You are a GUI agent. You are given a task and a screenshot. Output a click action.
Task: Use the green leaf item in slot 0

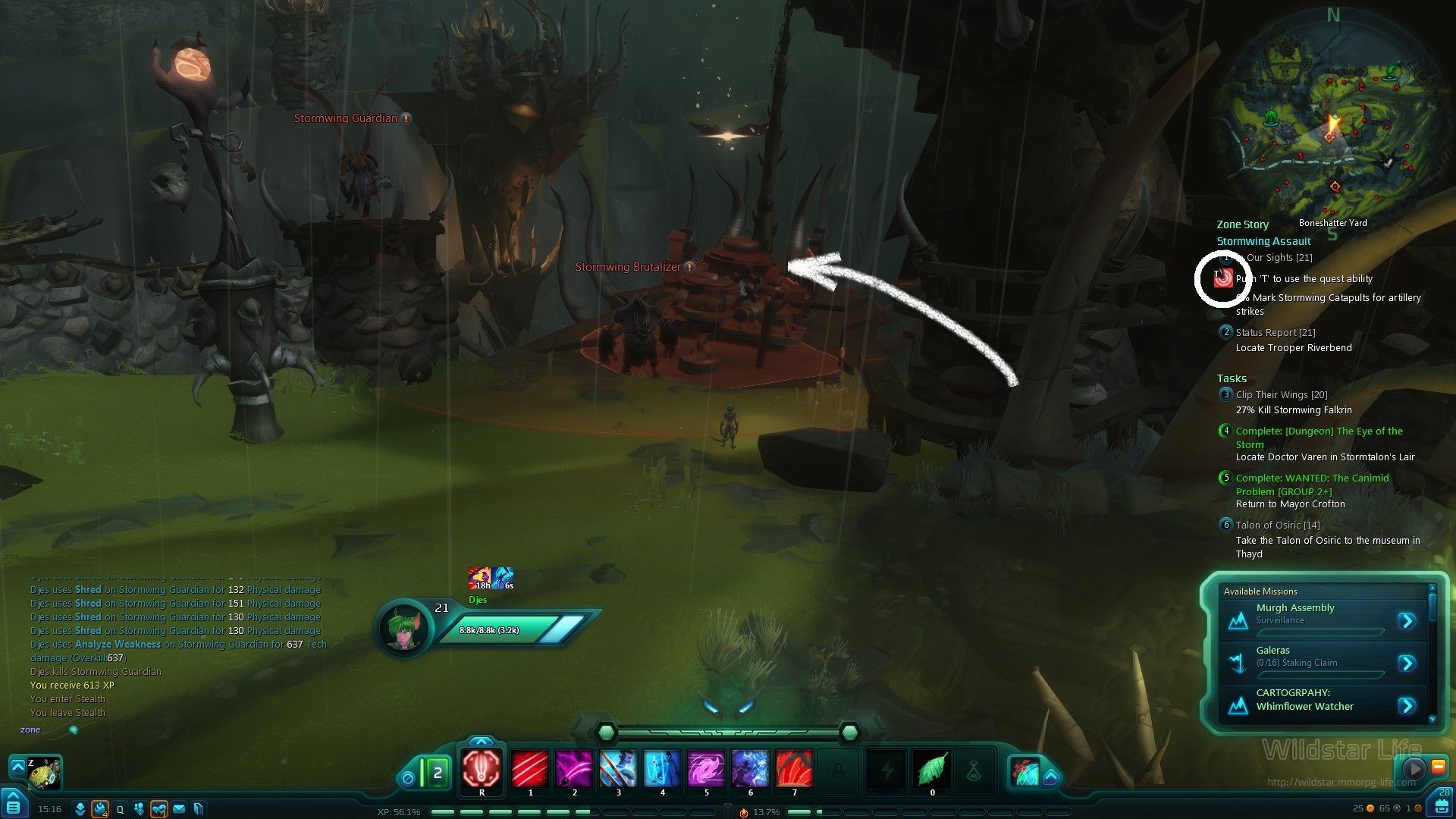click(932, 769)
